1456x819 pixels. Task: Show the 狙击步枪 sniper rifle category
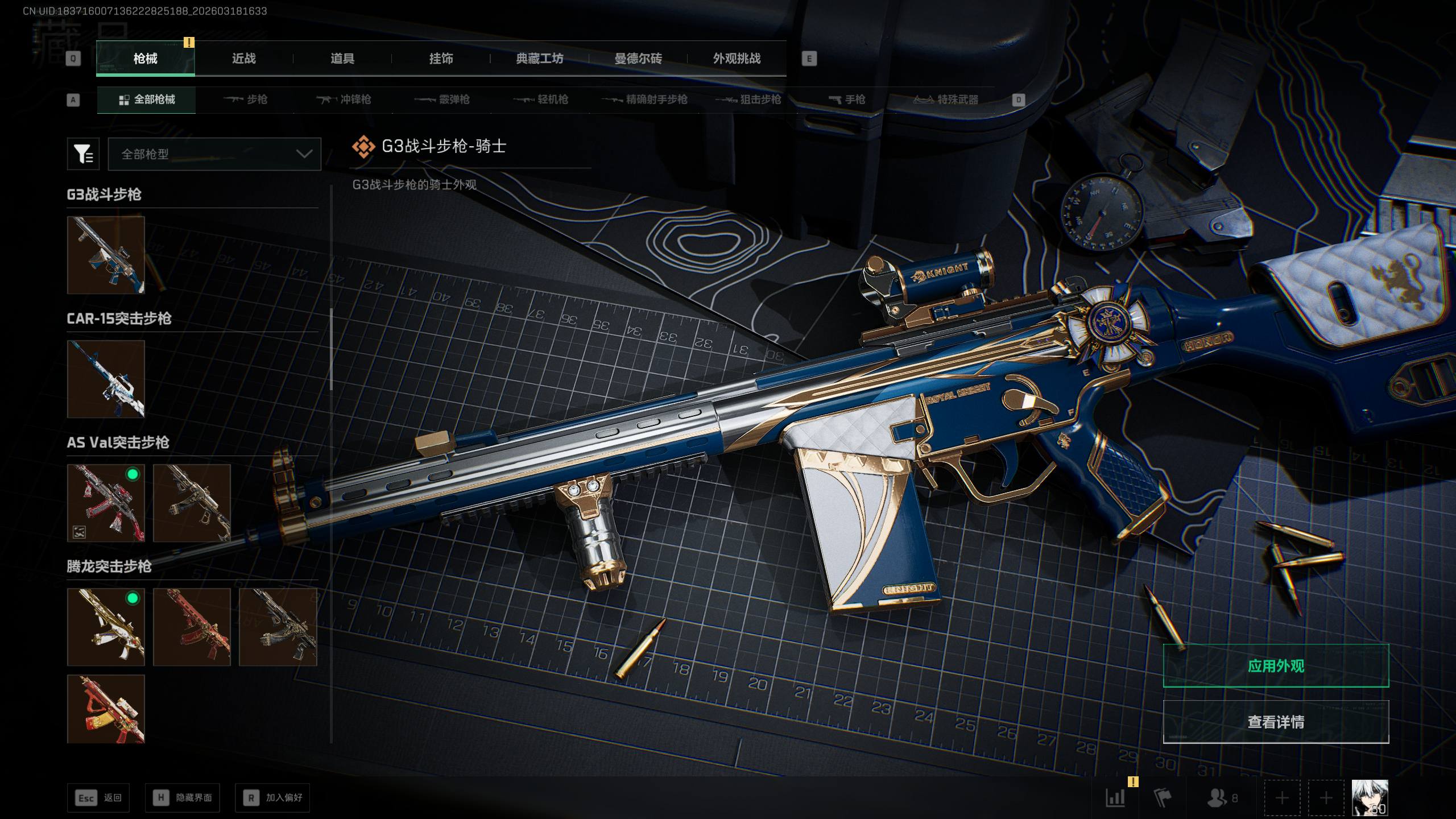pyautogui.click(x=748, y=100)
